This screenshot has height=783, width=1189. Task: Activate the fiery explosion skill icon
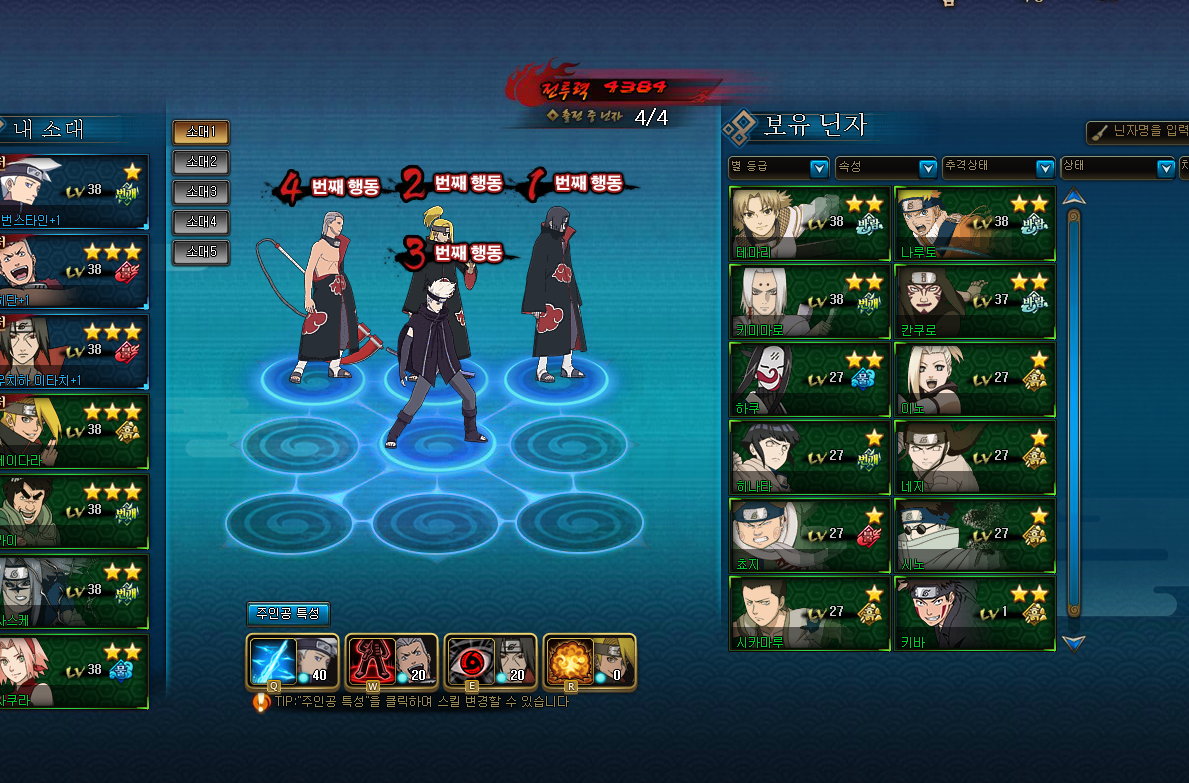pos(569,661)
